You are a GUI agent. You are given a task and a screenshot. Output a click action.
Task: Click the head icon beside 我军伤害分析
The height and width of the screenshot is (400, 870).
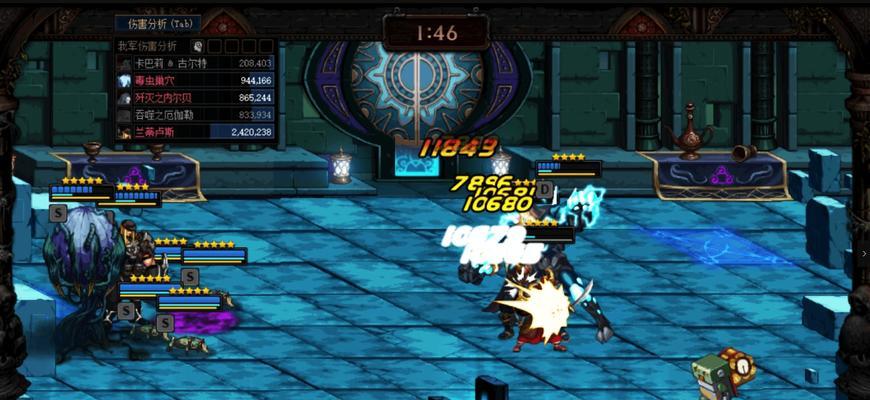point(198,46)
